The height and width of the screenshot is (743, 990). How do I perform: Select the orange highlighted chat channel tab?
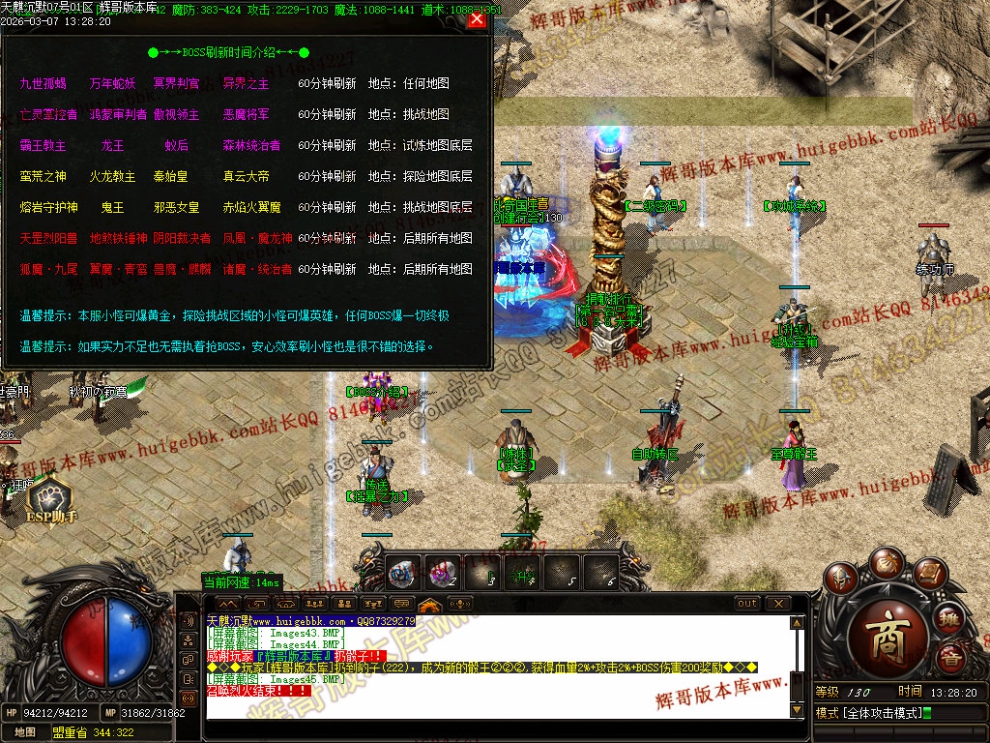click(x=430, y=604)
